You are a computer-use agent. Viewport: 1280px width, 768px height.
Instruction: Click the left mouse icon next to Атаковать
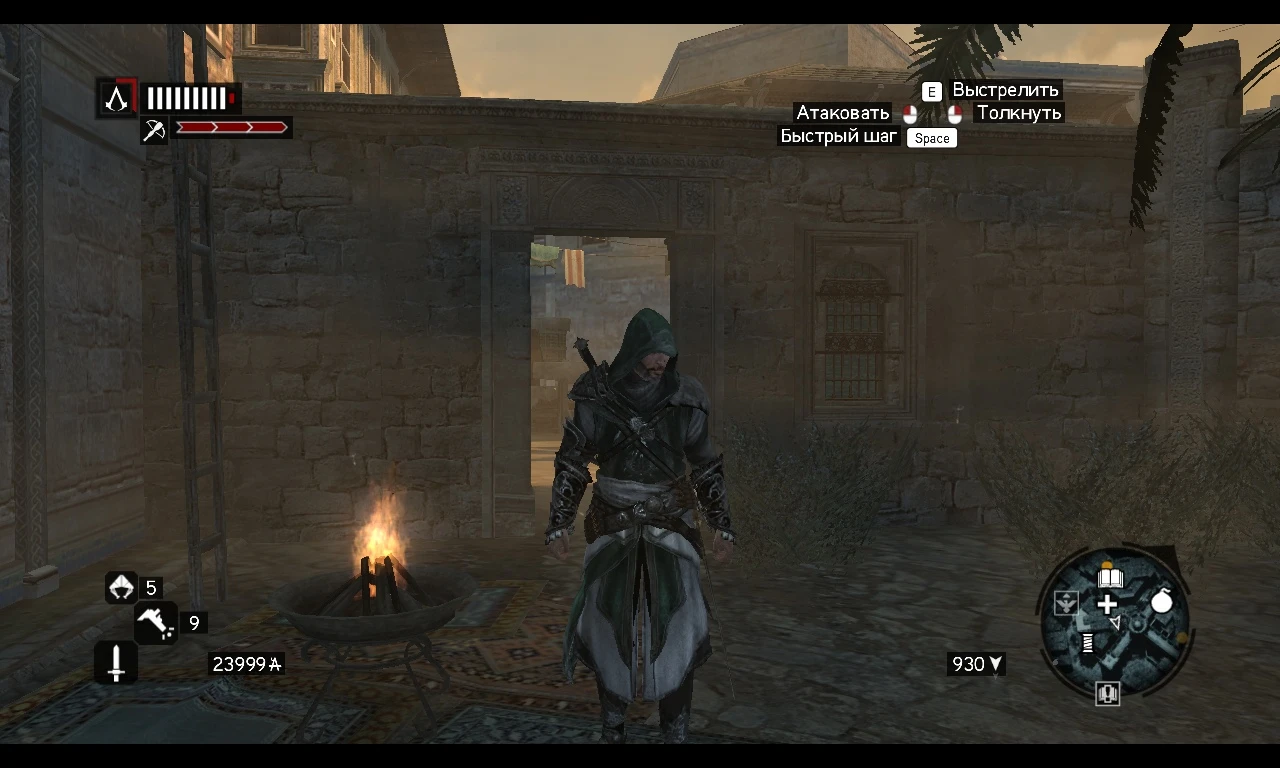(x=910, y=113)
